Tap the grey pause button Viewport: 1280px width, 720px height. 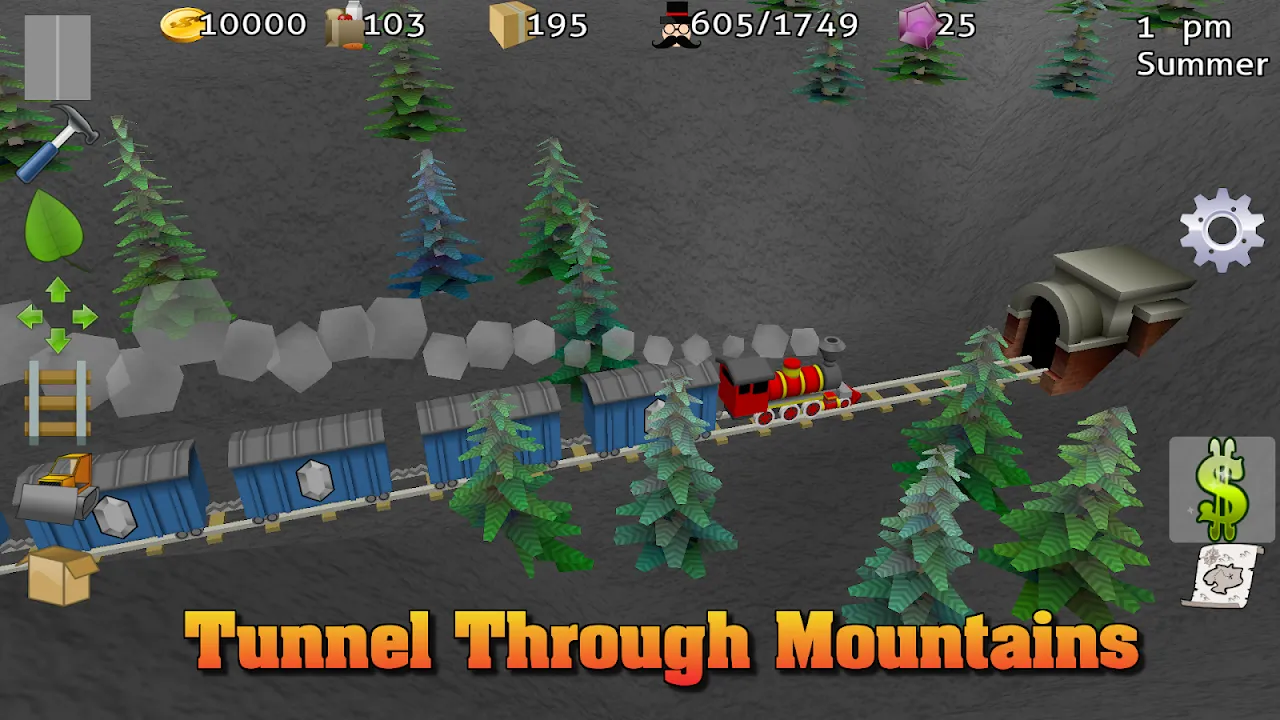pos(57,57)
